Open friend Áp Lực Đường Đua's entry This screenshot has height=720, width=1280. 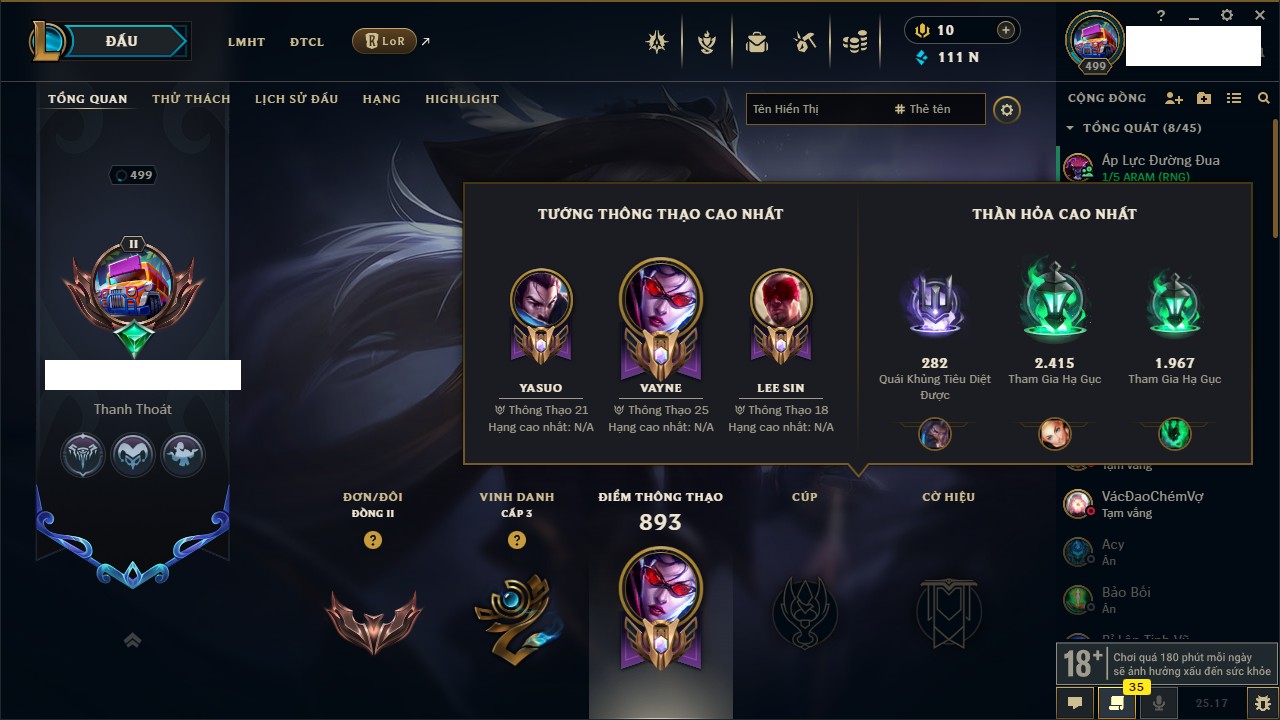1160,166
